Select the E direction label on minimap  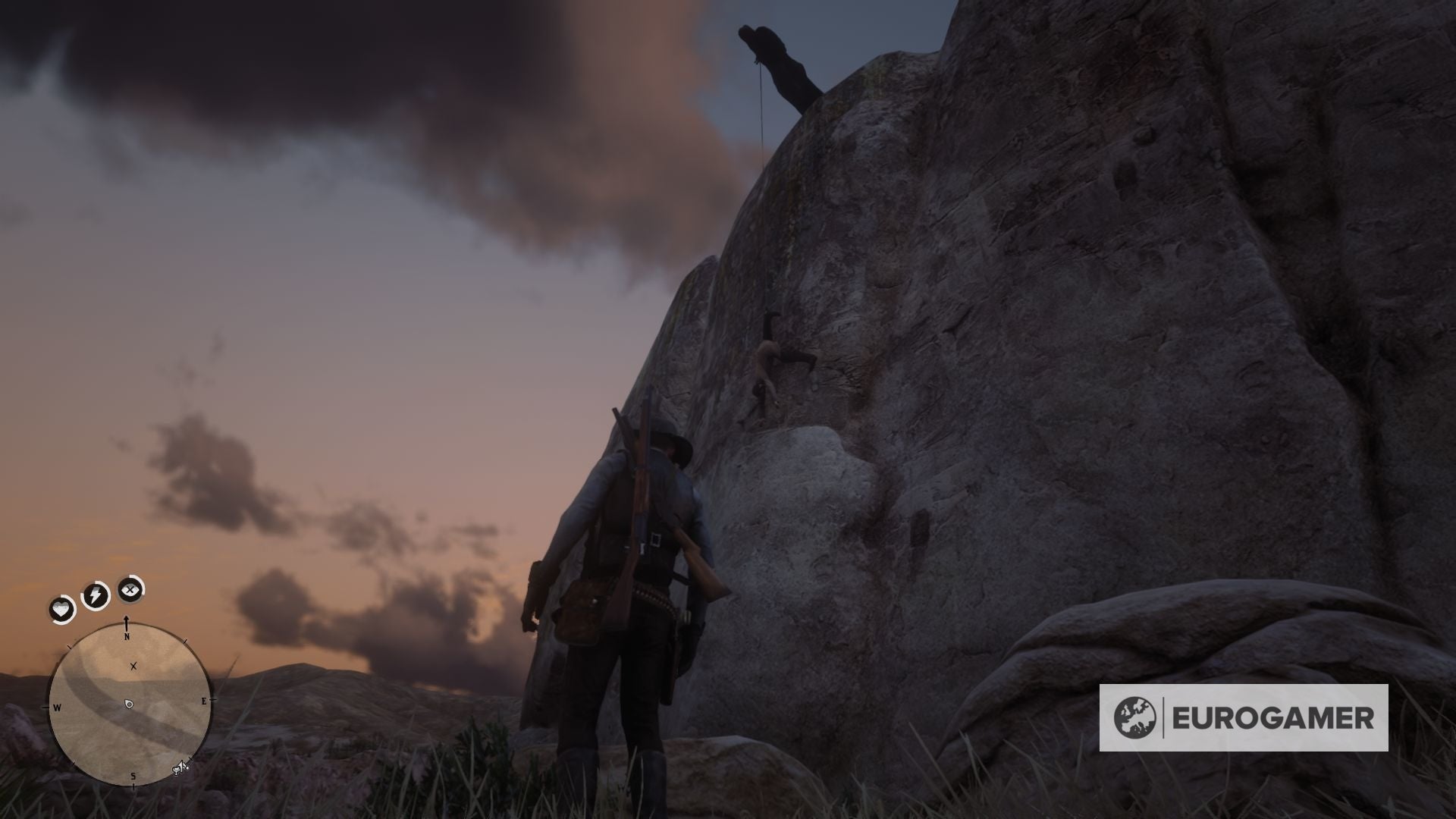tap(204, 701)
